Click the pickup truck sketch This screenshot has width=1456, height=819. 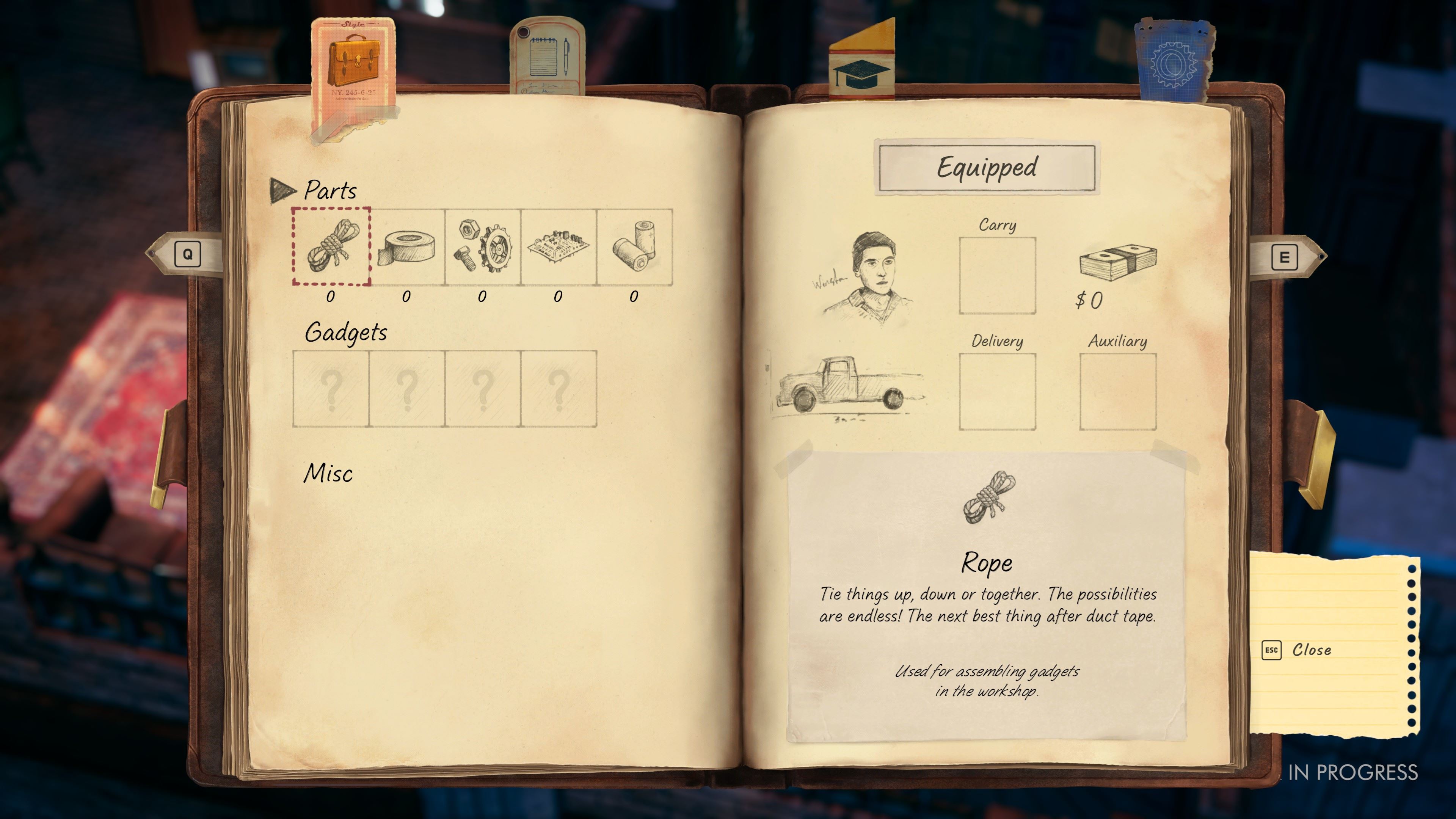click(x=848, y=384)
